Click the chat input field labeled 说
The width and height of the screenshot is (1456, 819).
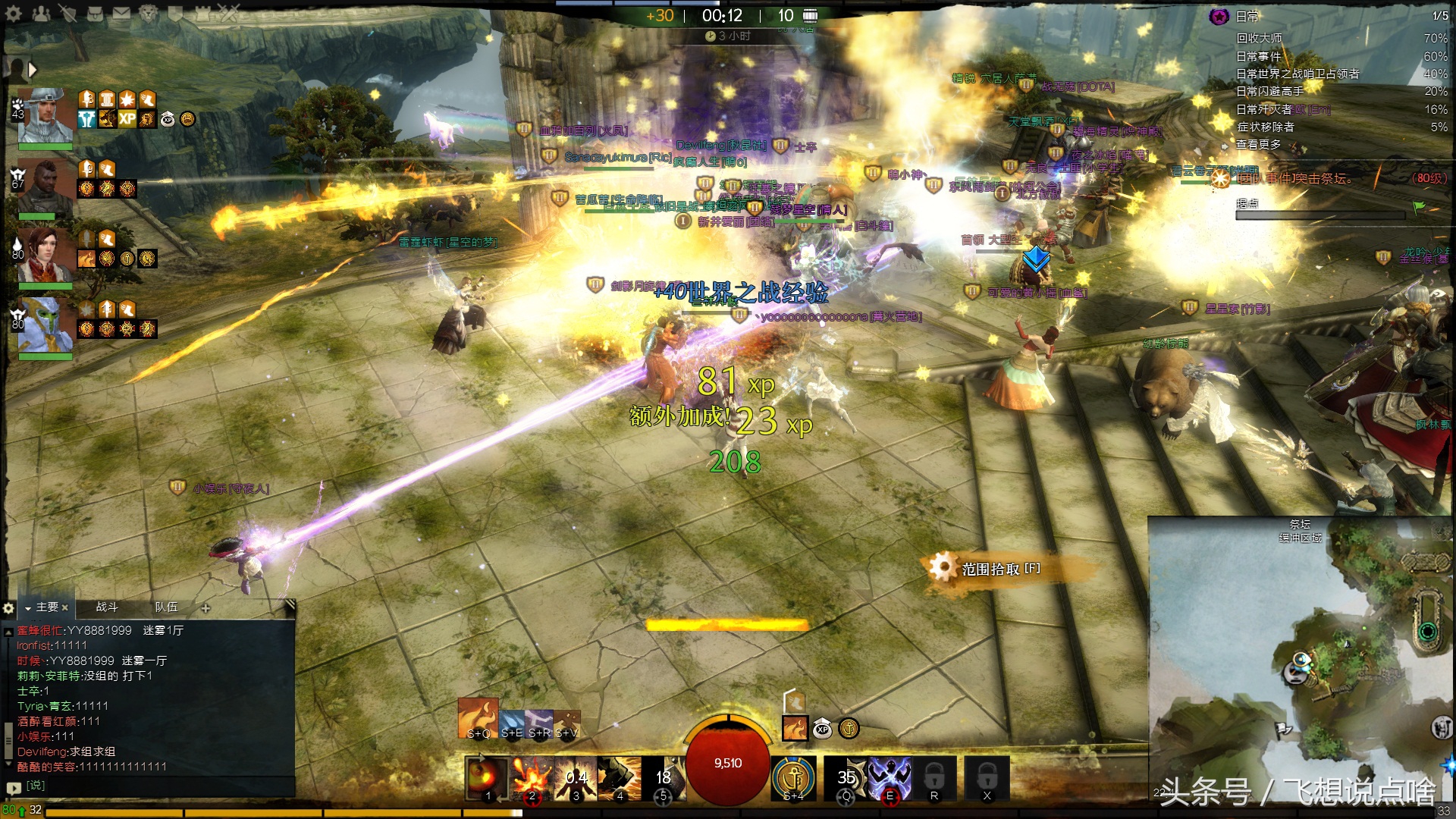(x=152, y=786)
